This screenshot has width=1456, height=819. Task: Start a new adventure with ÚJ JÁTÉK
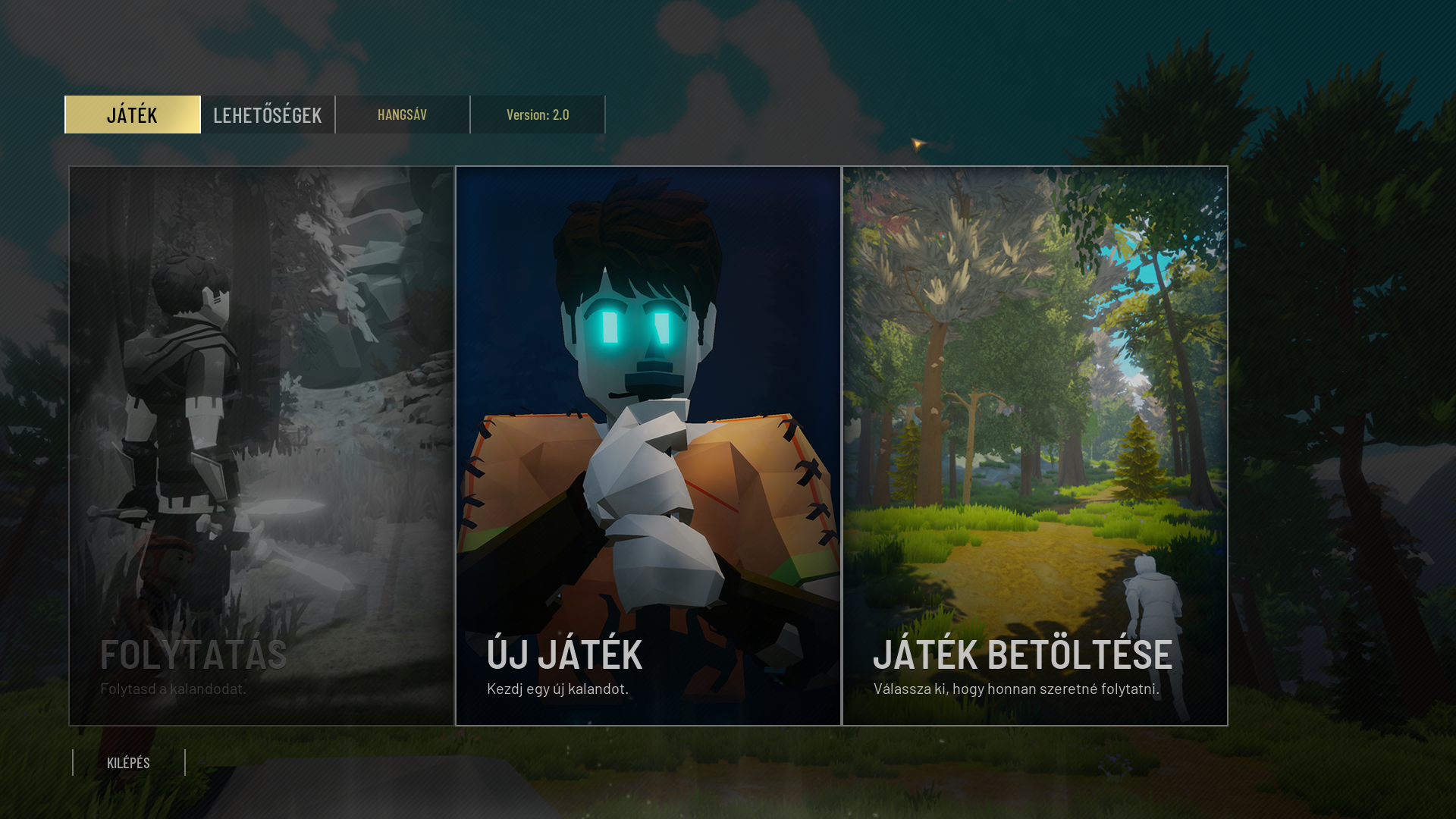coord(648,446)
